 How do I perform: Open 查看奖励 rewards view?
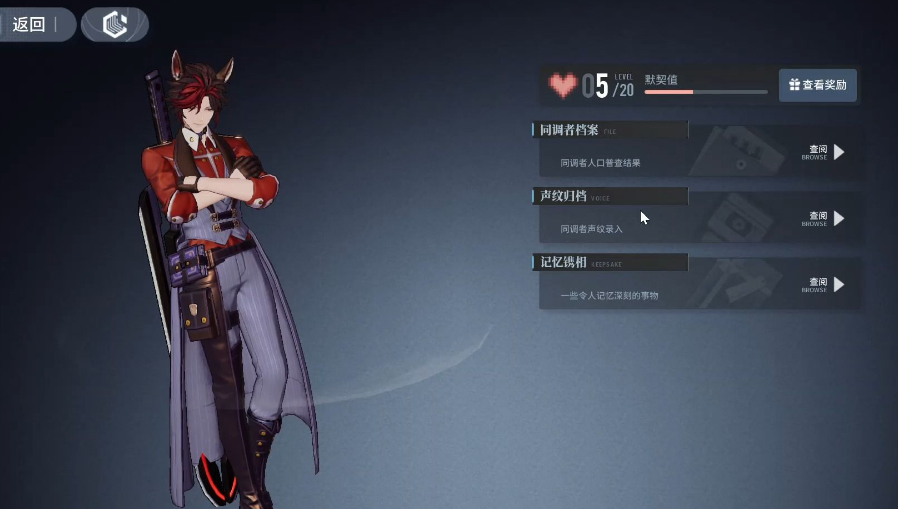(817, 85)
